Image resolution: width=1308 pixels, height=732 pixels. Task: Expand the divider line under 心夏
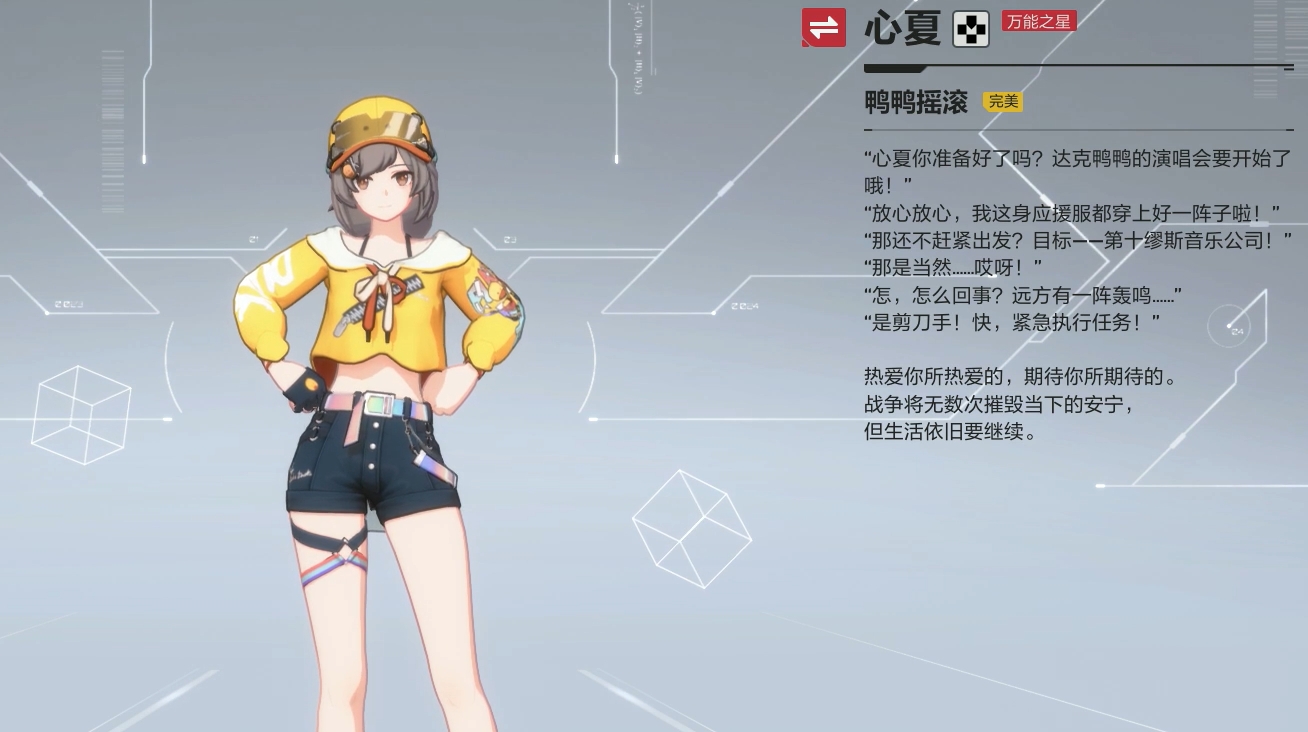pyautogui.click(x=1077, y=67)
